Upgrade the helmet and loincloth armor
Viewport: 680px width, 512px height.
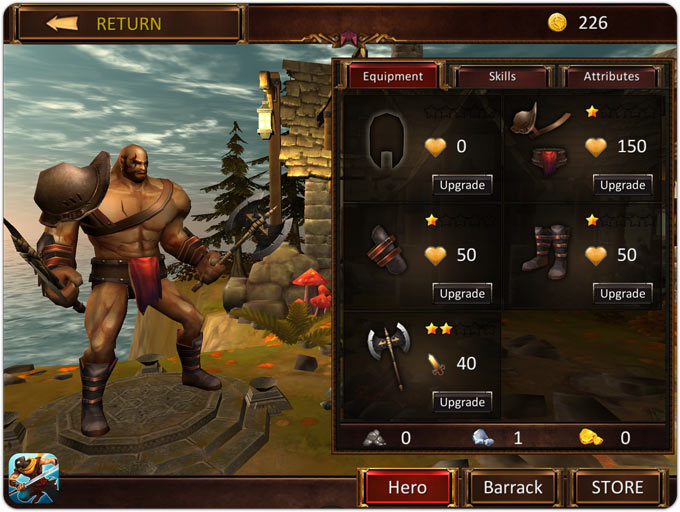(622, 185)
